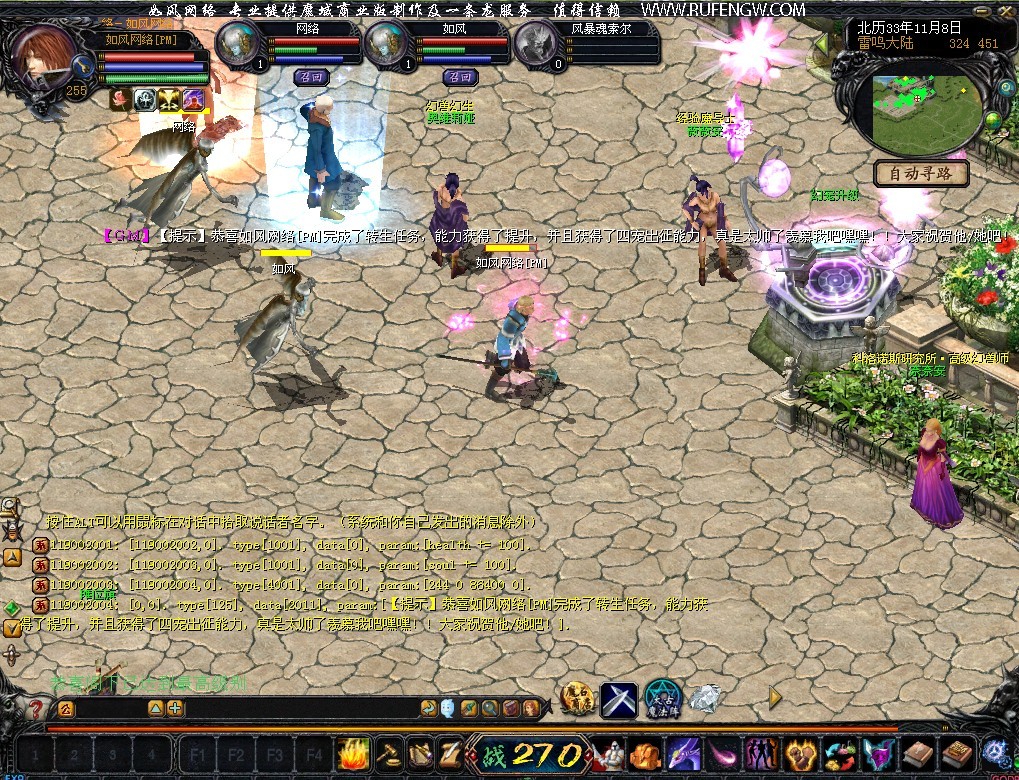The width and height of the screenshot is (1019, 780).
Task: Click the 自动寻路 auto-pathfinding button
Action: 922,173
